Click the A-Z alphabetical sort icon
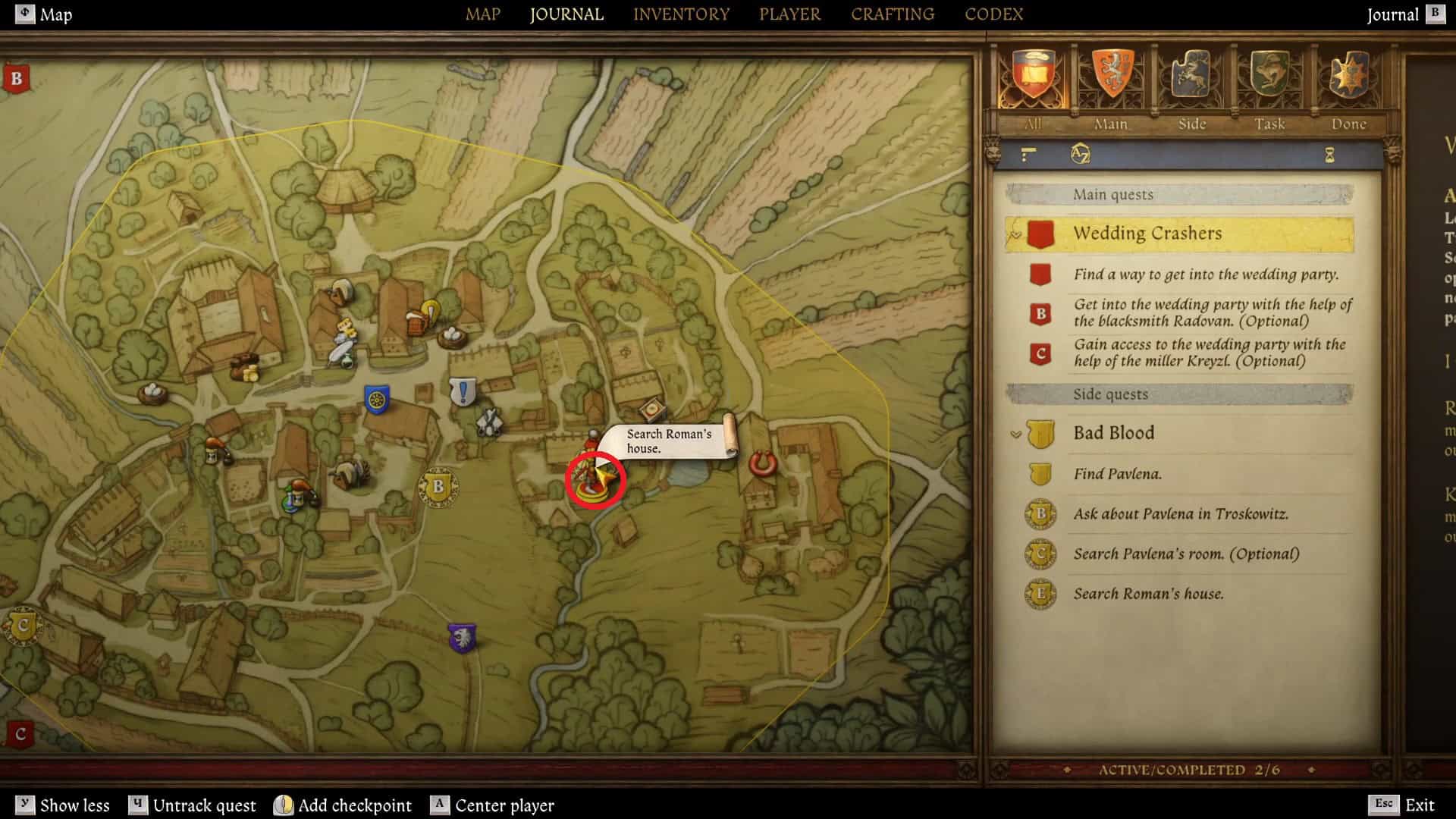This screenshot has width=1456, height=819. (x=1080, y=155)
